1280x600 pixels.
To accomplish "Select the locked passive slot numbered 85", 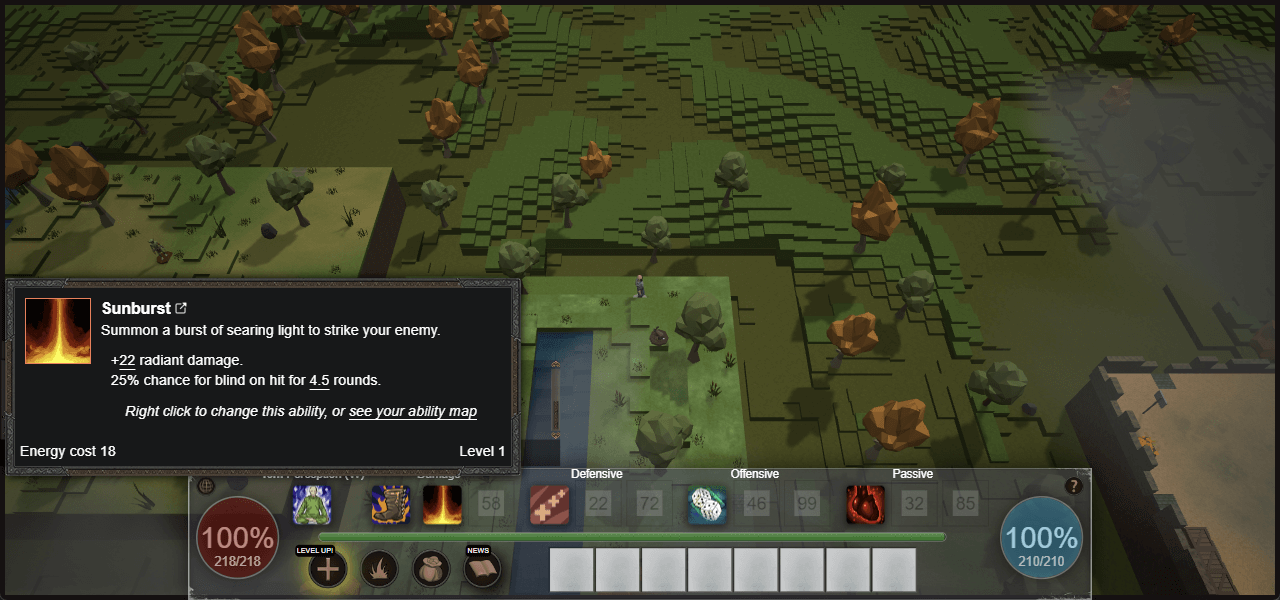I will point(965,504).
